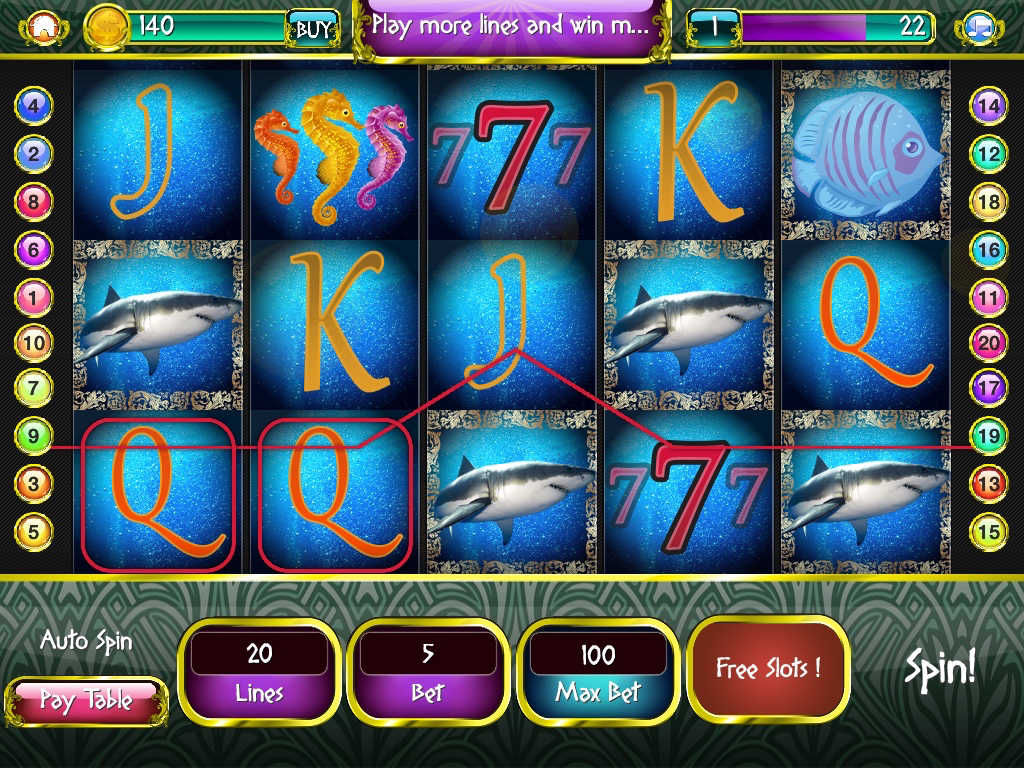Show payline 5 marker
Image resolution: width=1024 pixels, height=768 pixels.
pos(33,531)
